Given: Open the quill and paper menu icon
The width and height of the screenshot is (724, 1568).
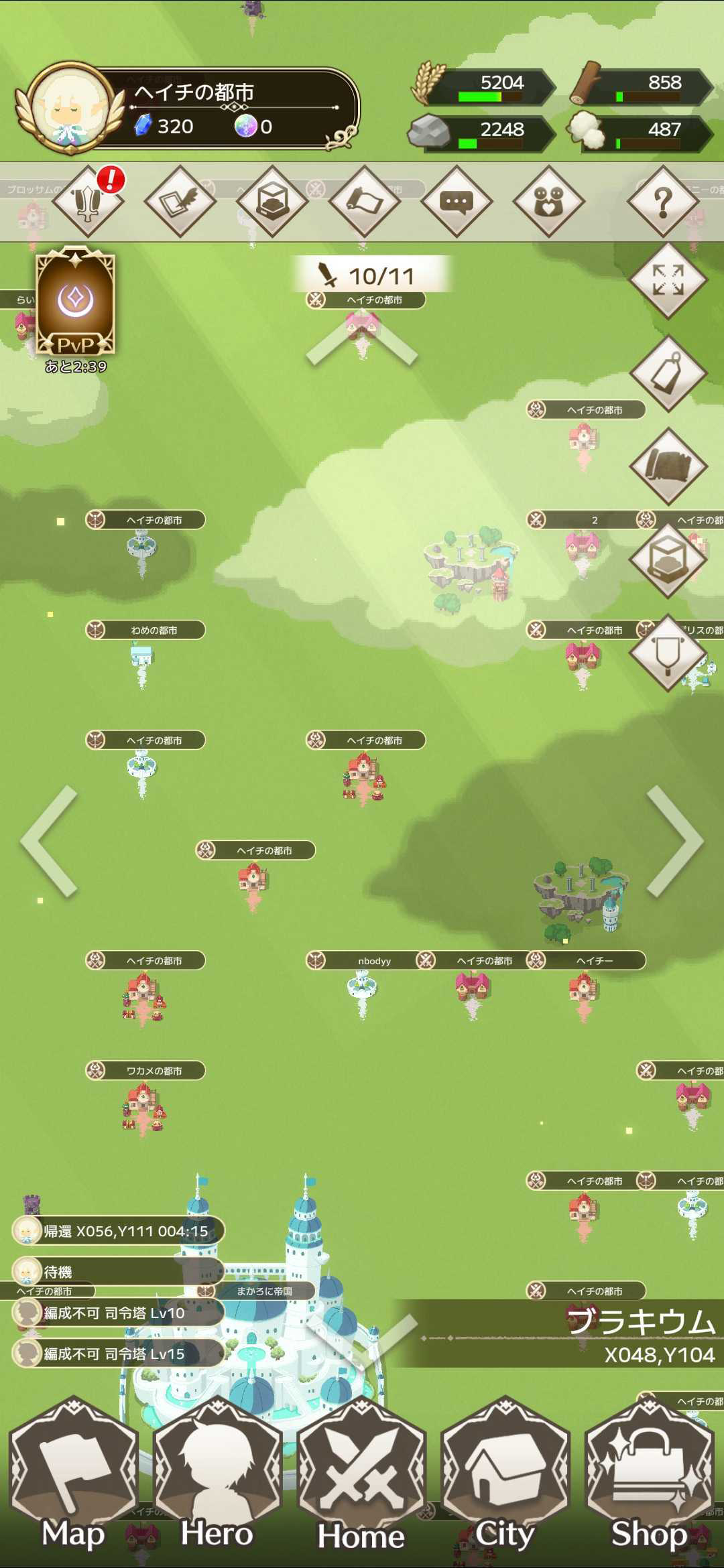Looking at the screenshot, I should pos(180,202).
